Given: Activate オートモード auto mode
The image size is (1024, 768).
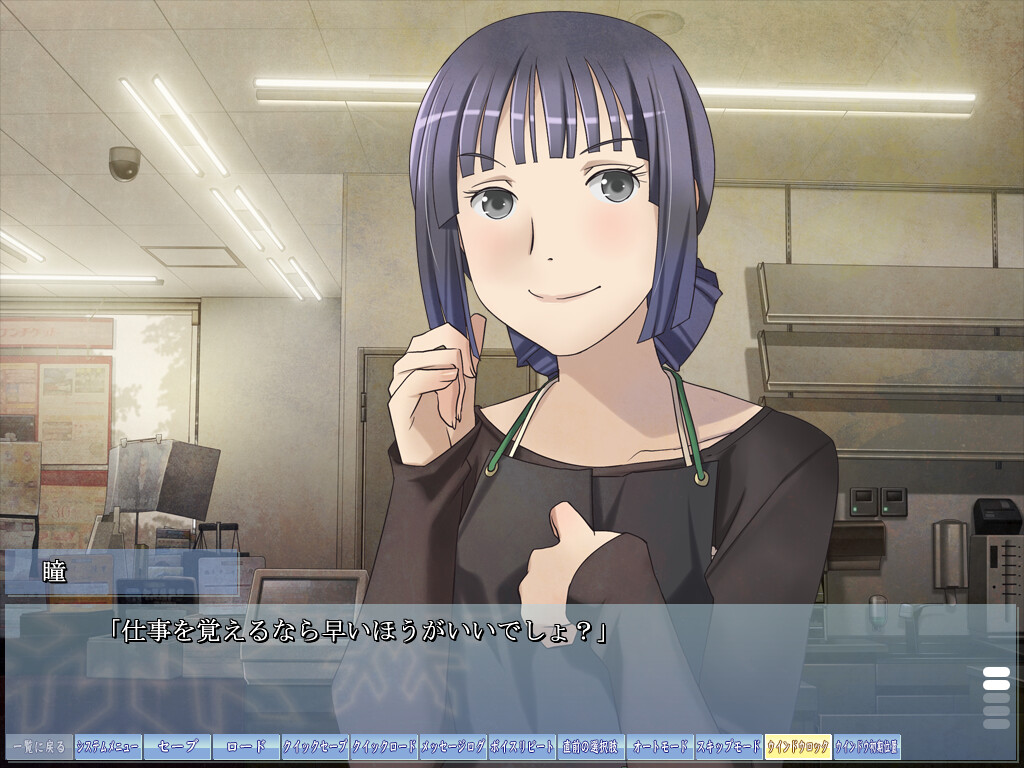Looking at the screenshot, I should point(660,747).
